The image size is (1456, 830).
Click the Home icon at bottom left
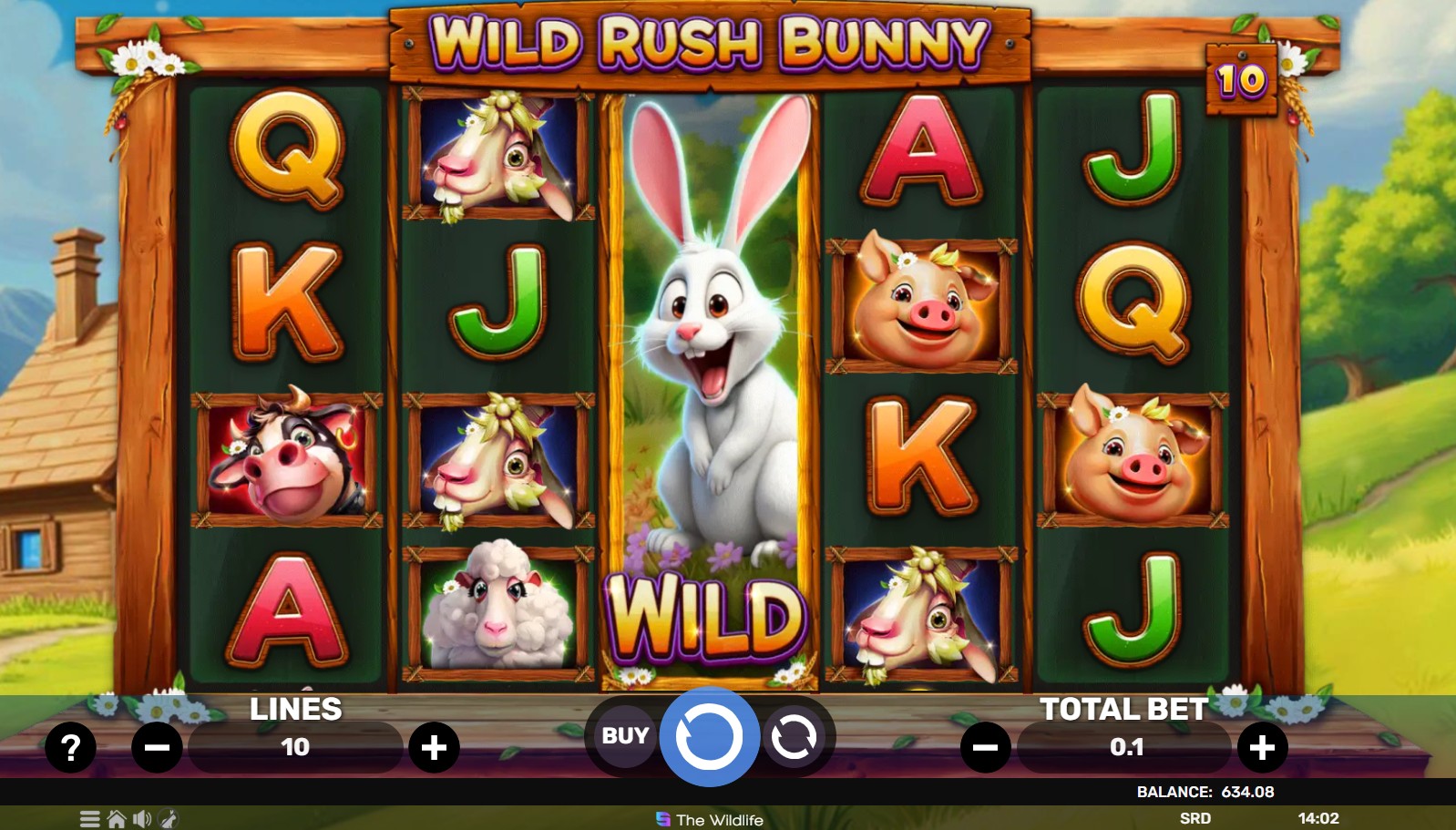tap(116, 819)
